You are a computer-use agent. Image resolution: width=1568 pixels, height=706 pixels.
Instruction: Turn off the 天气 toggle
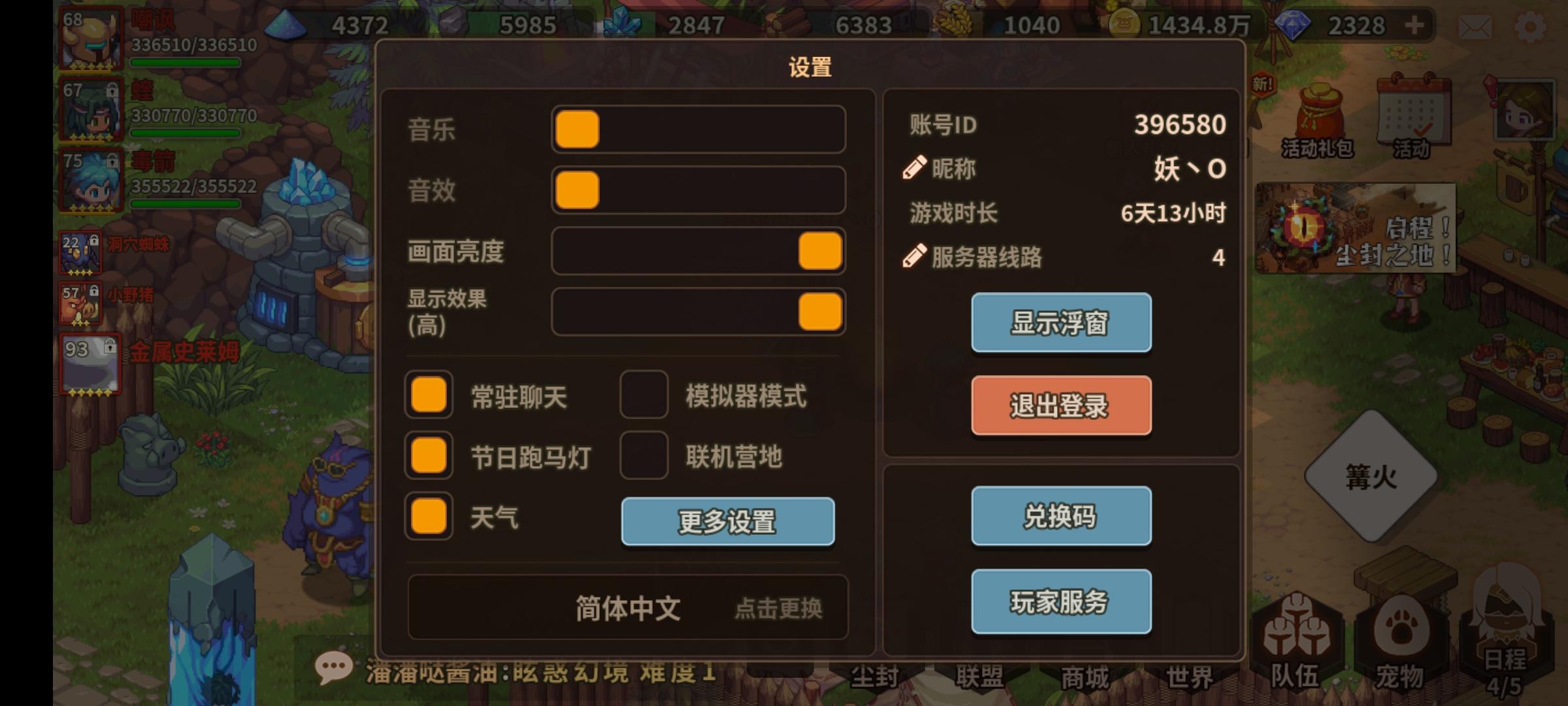pyautogui.click(x=428, y=516)
